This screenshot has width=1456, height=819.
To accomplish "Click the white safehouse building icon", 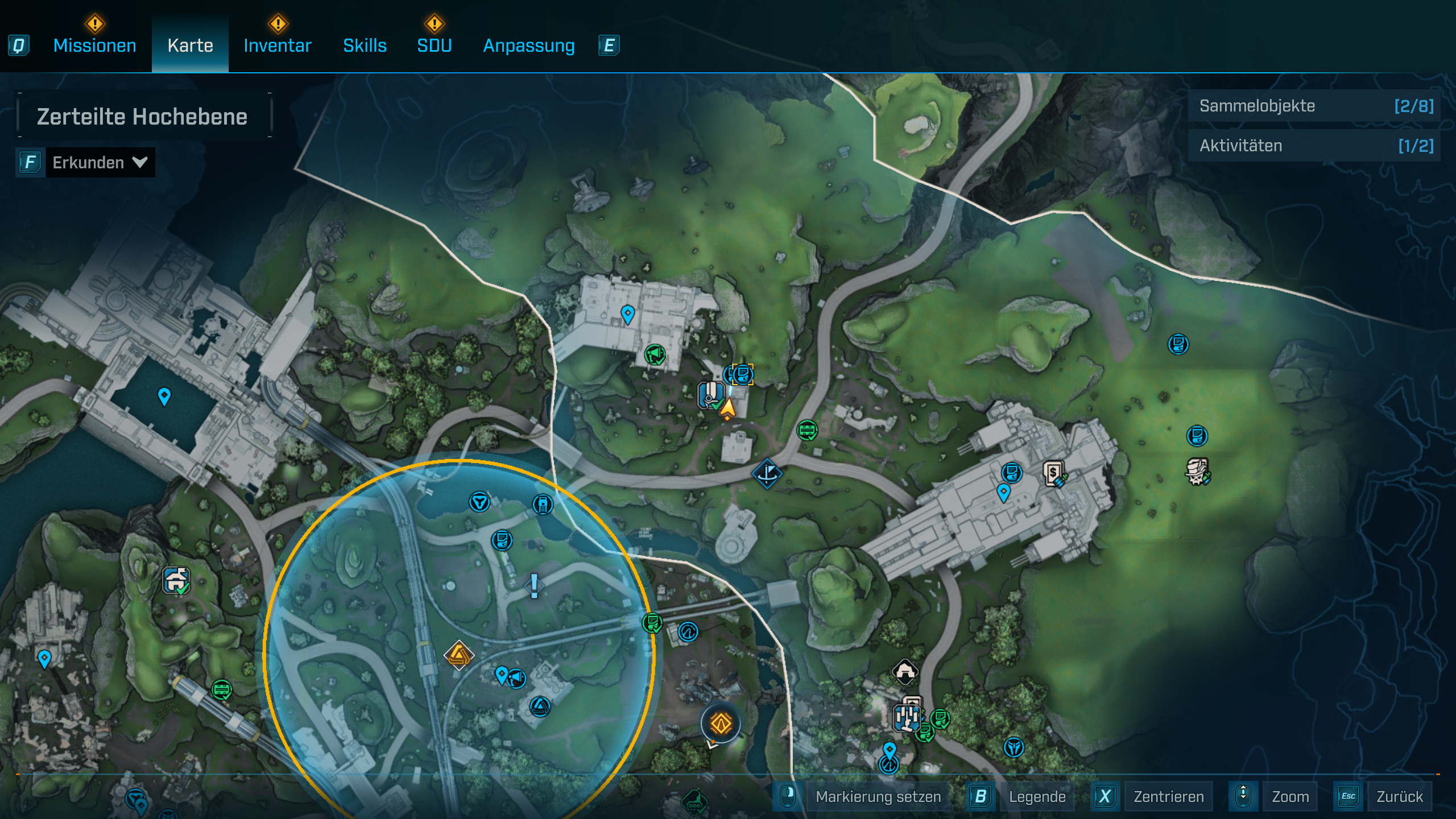I will (x=904, y=671).
